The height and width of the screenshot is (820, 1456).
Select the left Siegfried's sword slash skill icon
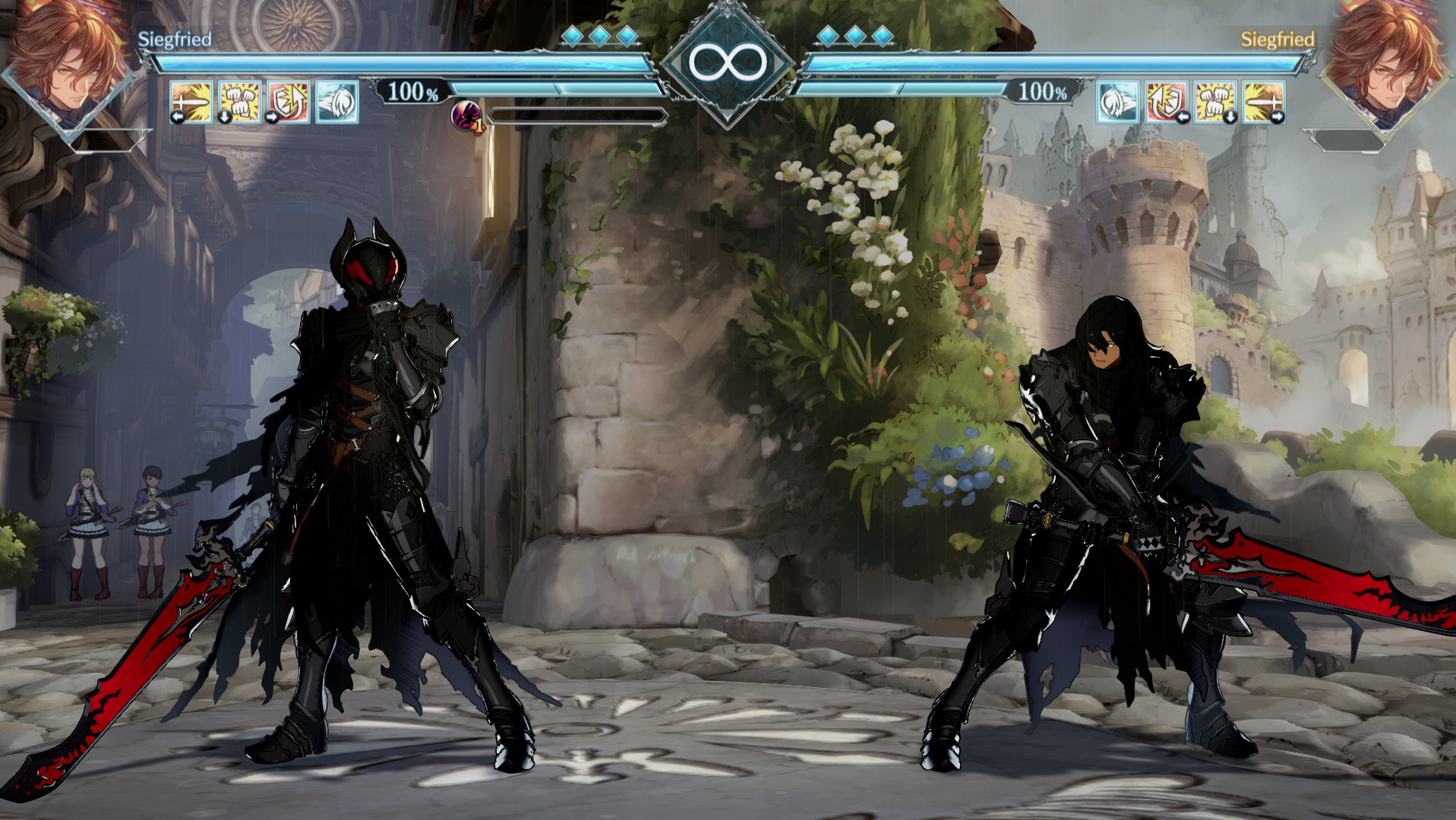192,101
